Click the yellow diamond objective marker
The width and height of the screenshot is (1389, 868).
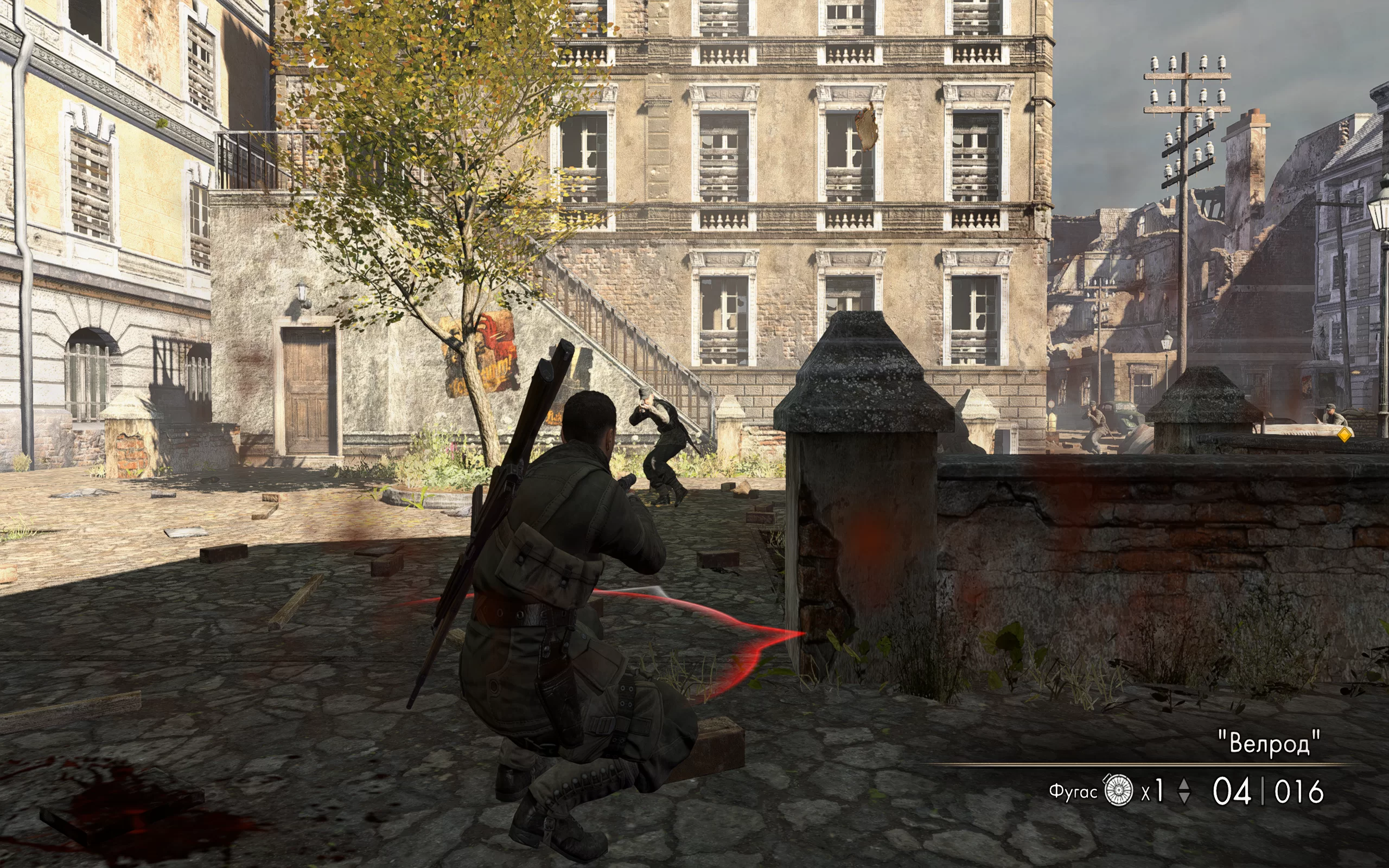pyautogui.click(x=1344, y=435)
